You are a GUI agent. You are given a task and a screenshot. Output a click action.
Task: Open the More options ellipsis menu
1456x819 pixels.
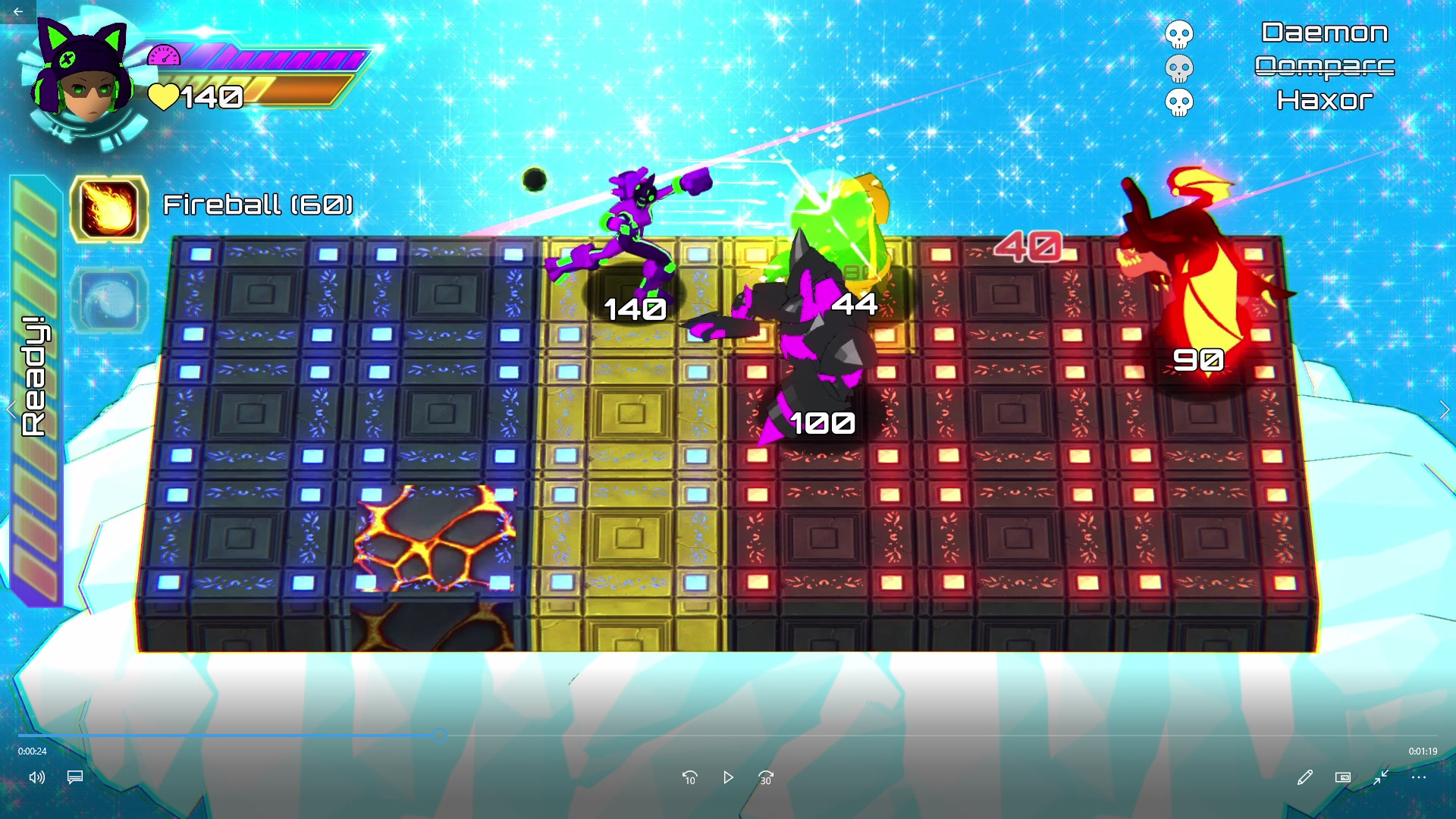1418,777
